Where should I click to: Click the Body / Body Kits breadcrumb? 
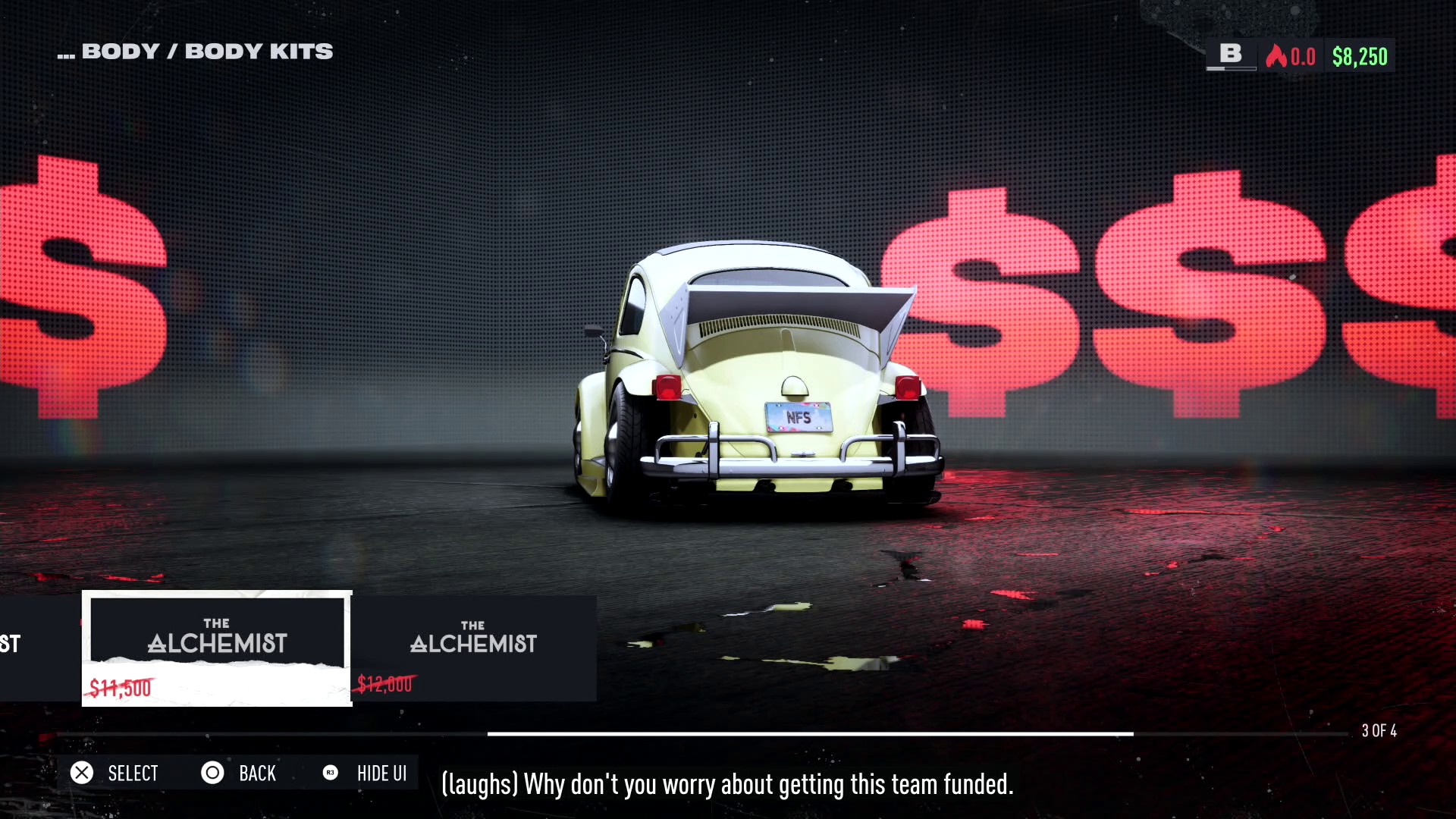196,52
